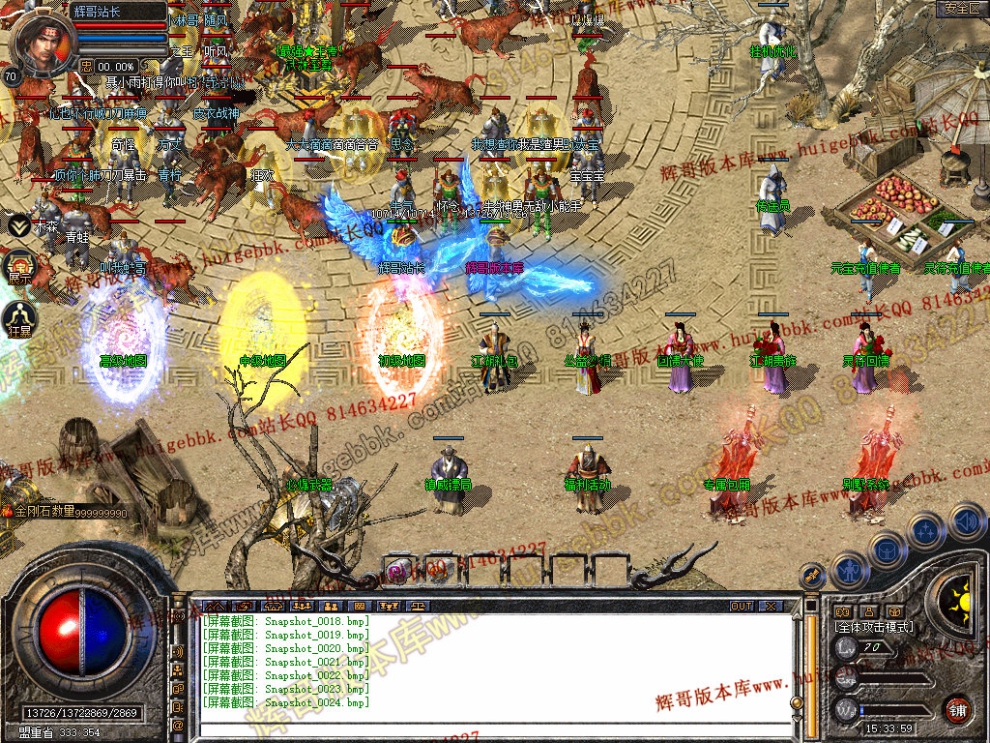Click the chat log's orange scrollbar handle

pos(797,705)
